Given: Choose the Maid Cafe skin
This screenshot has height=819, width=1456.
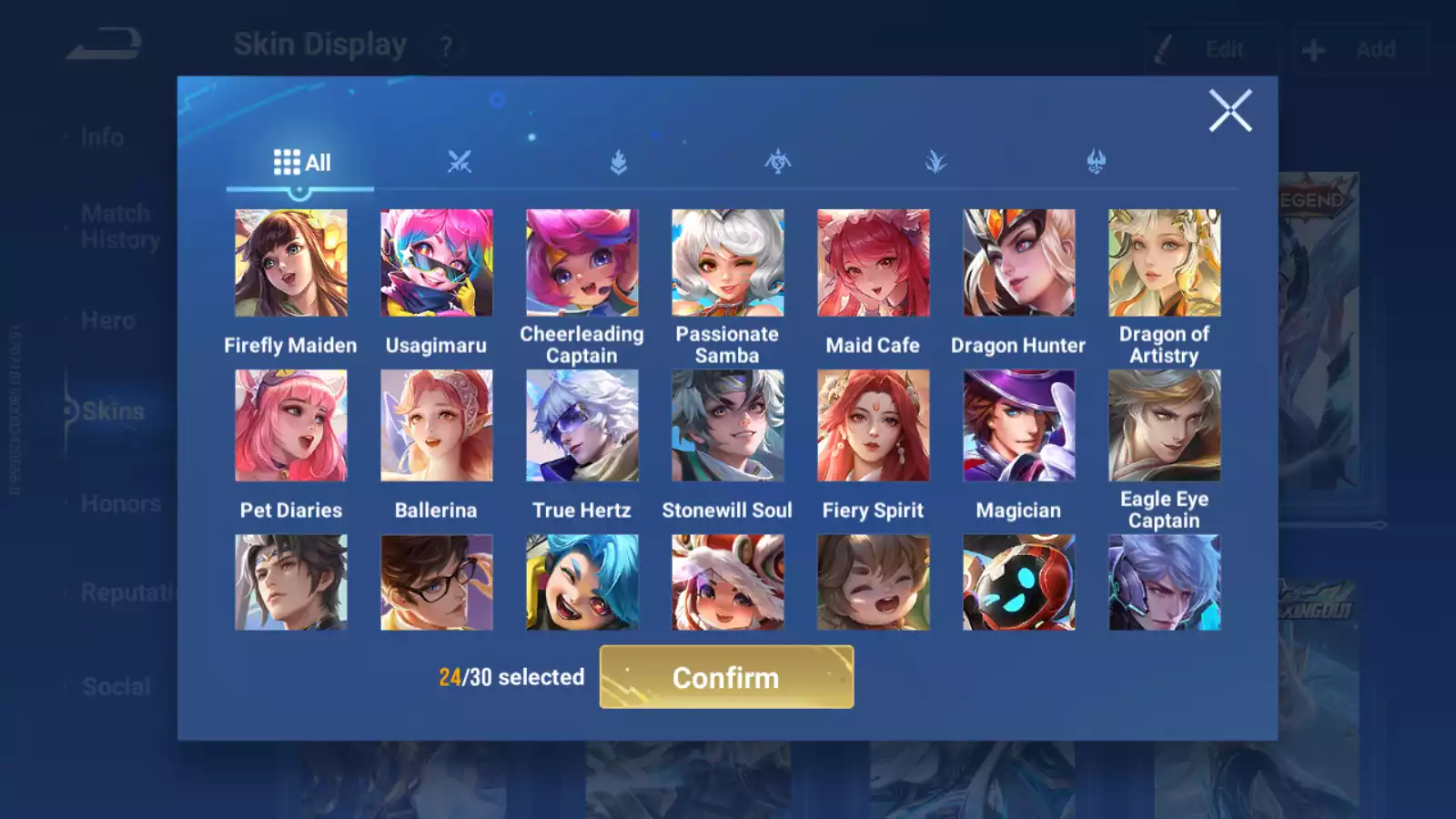Looking at the screenshot, I should (x=873, y=263).
